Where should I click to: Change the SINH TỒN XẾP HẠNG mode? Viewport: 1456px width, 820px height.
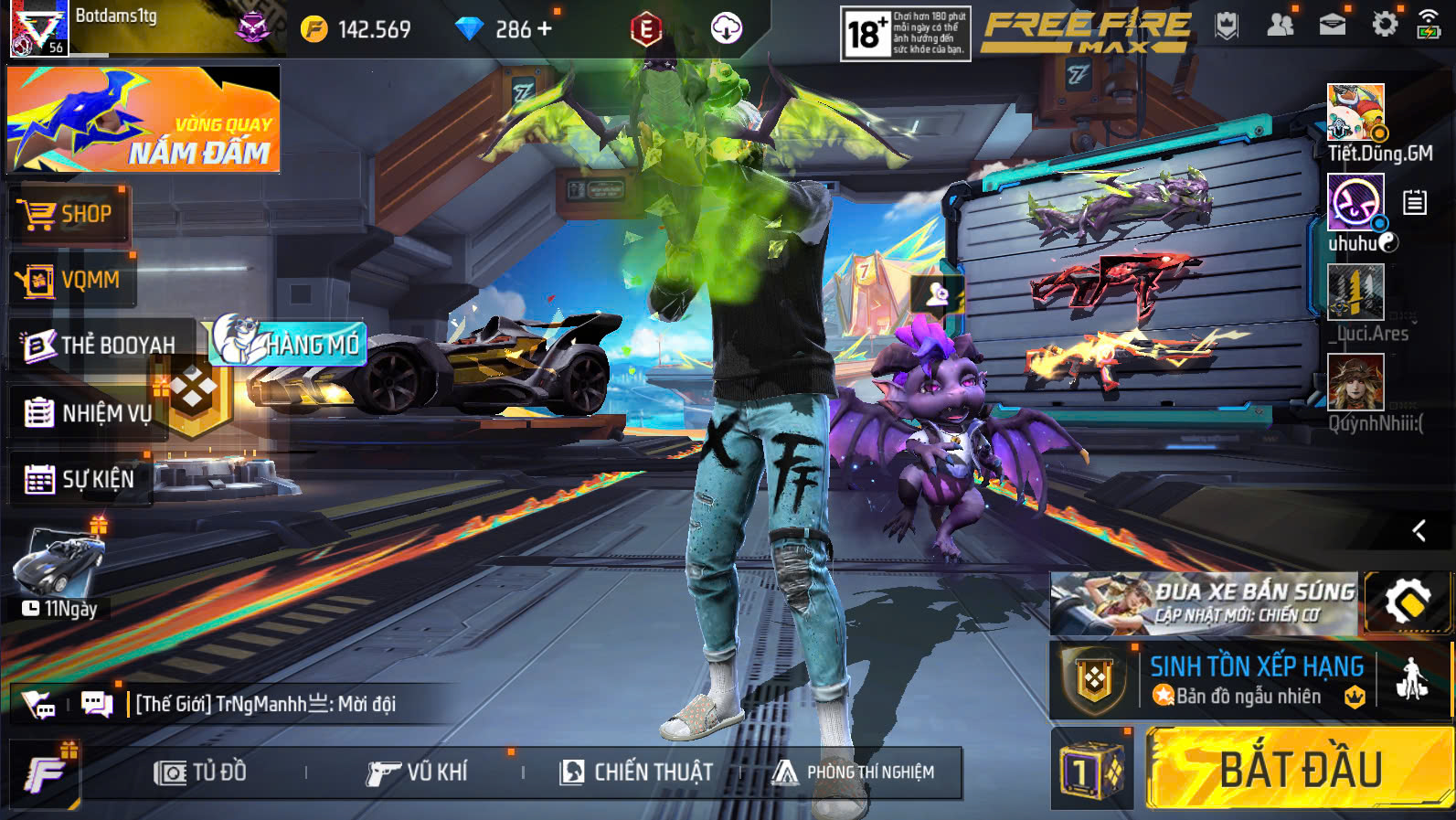pyautogui.click(x=1256, y=680)
